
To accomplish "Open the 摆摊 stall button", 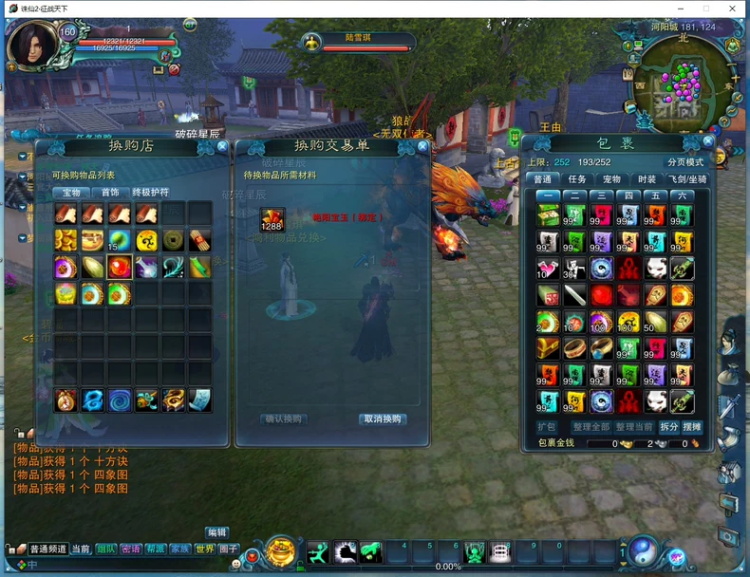I will click(x=692, y=427).
